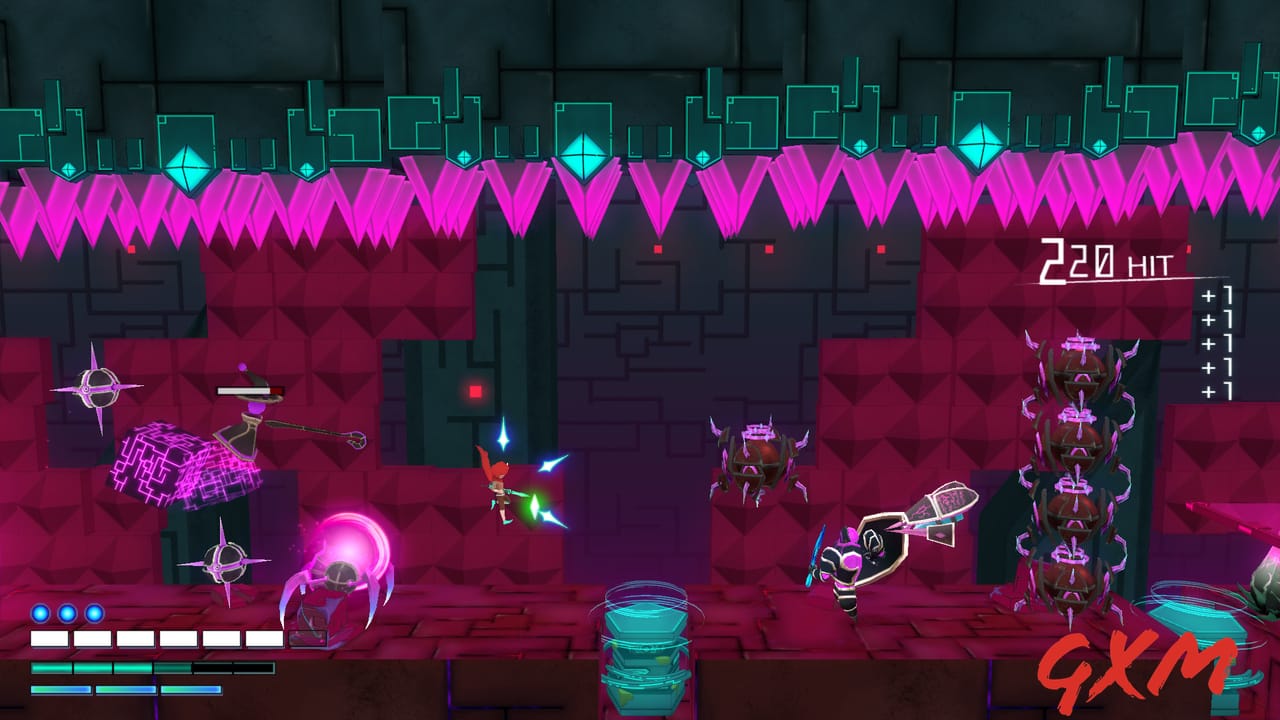Click the first blue energy orb icon
Screen dimensions: 1280x720
(40, 613)
